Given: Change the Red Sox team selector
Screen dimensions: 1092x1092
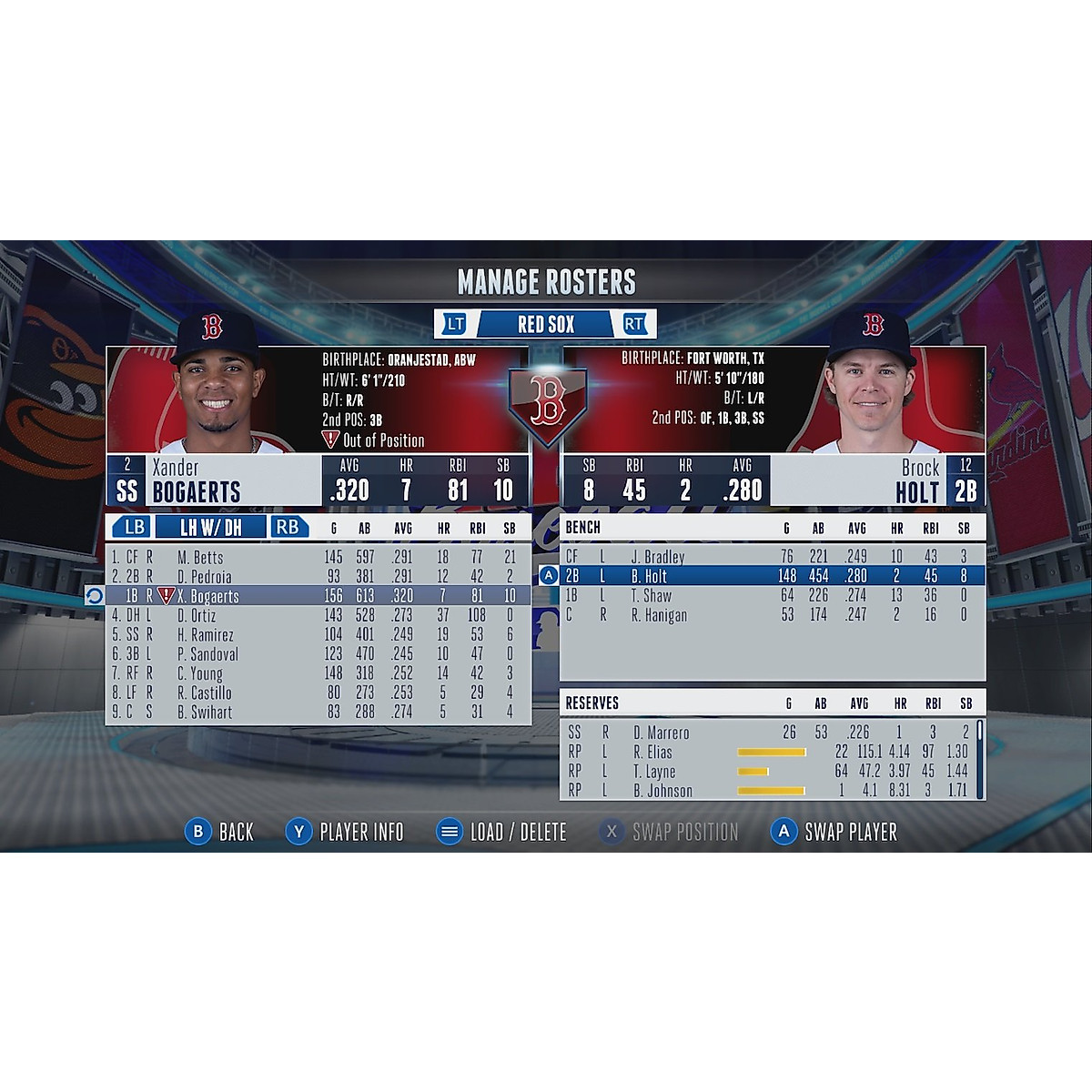Looking at the screenshot, I should coord(546,324).
